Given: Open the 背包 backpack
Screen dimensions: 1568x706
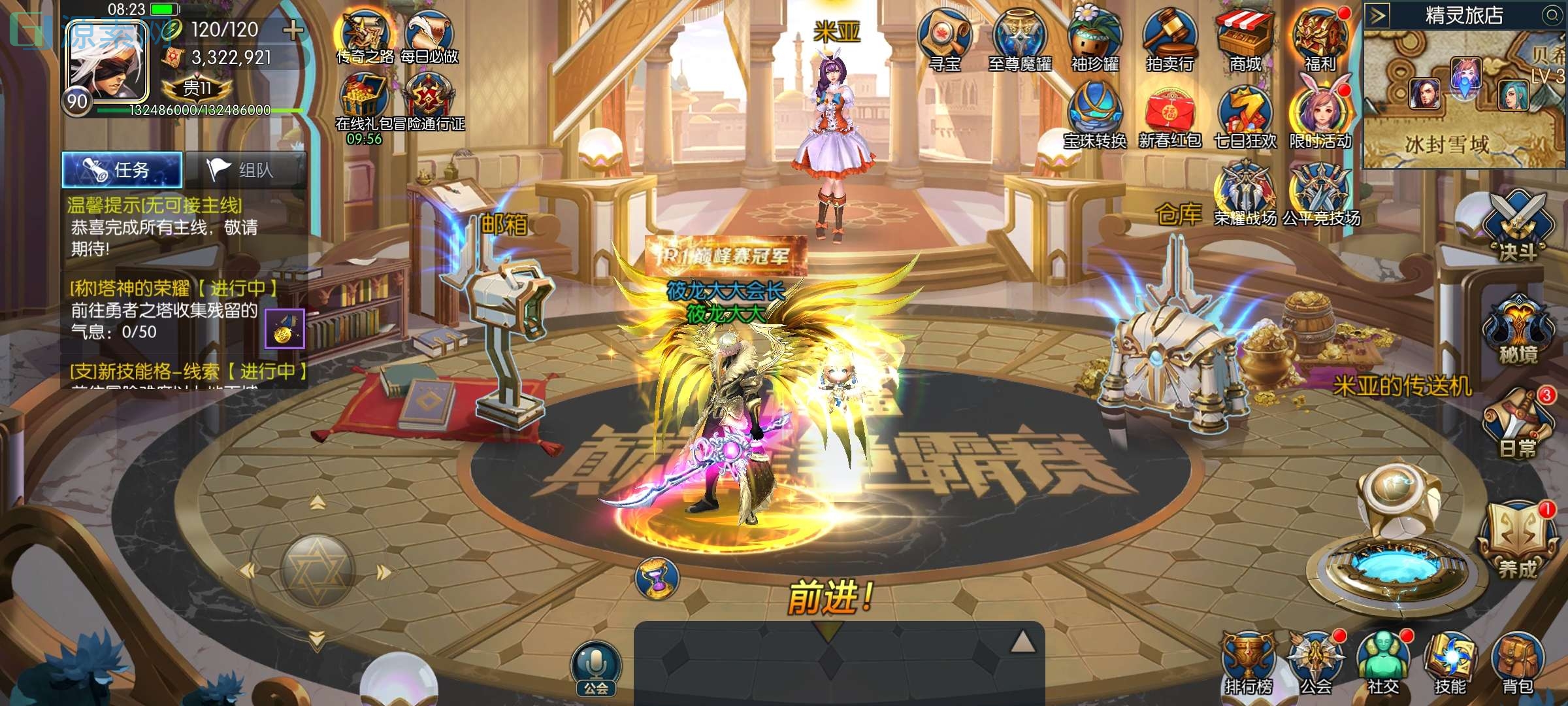Looking at the screenshot, I should [x=1518, y=664].
